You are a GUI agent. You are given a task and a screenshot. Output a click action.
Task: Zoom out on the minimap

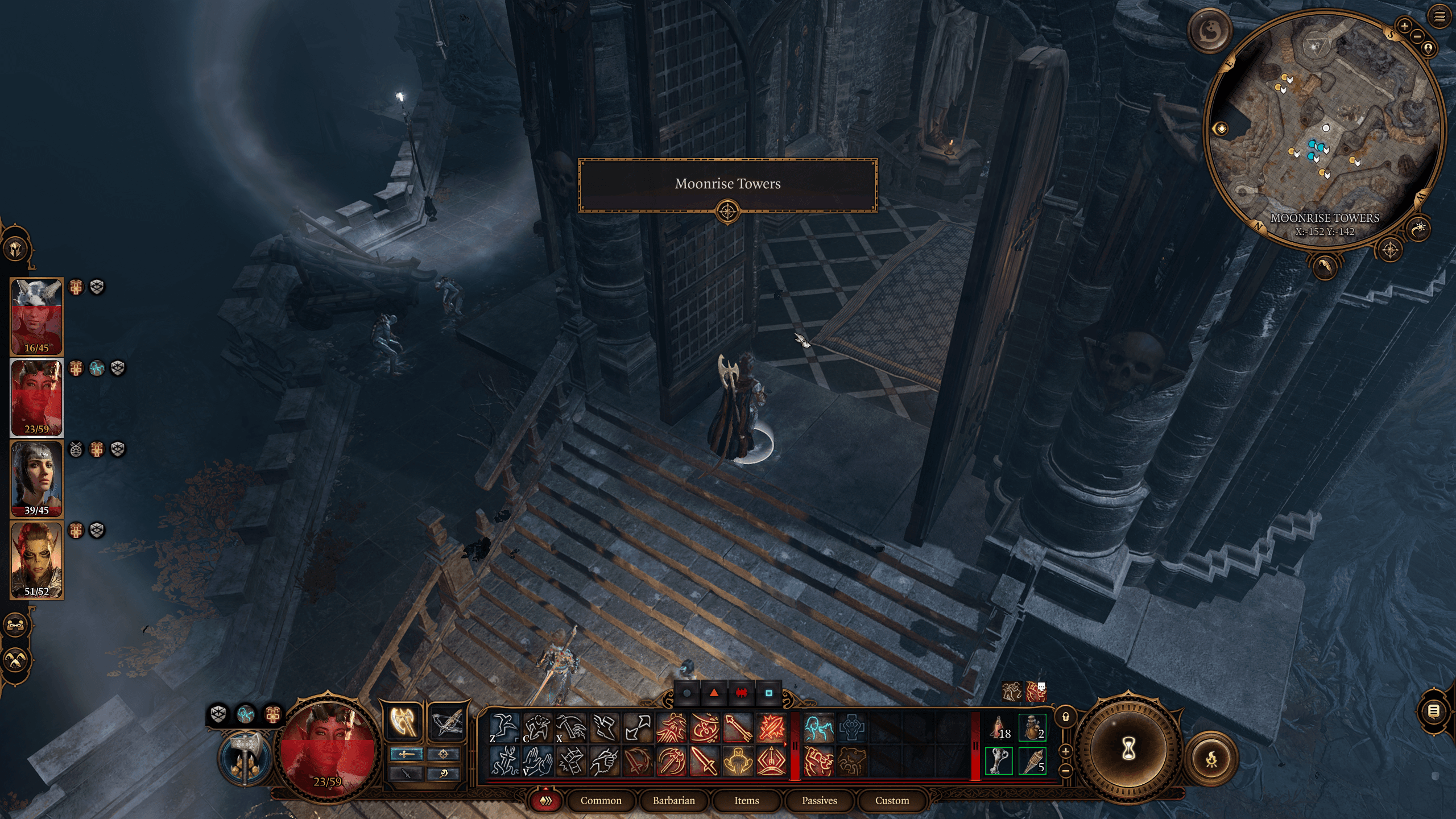1417,35
